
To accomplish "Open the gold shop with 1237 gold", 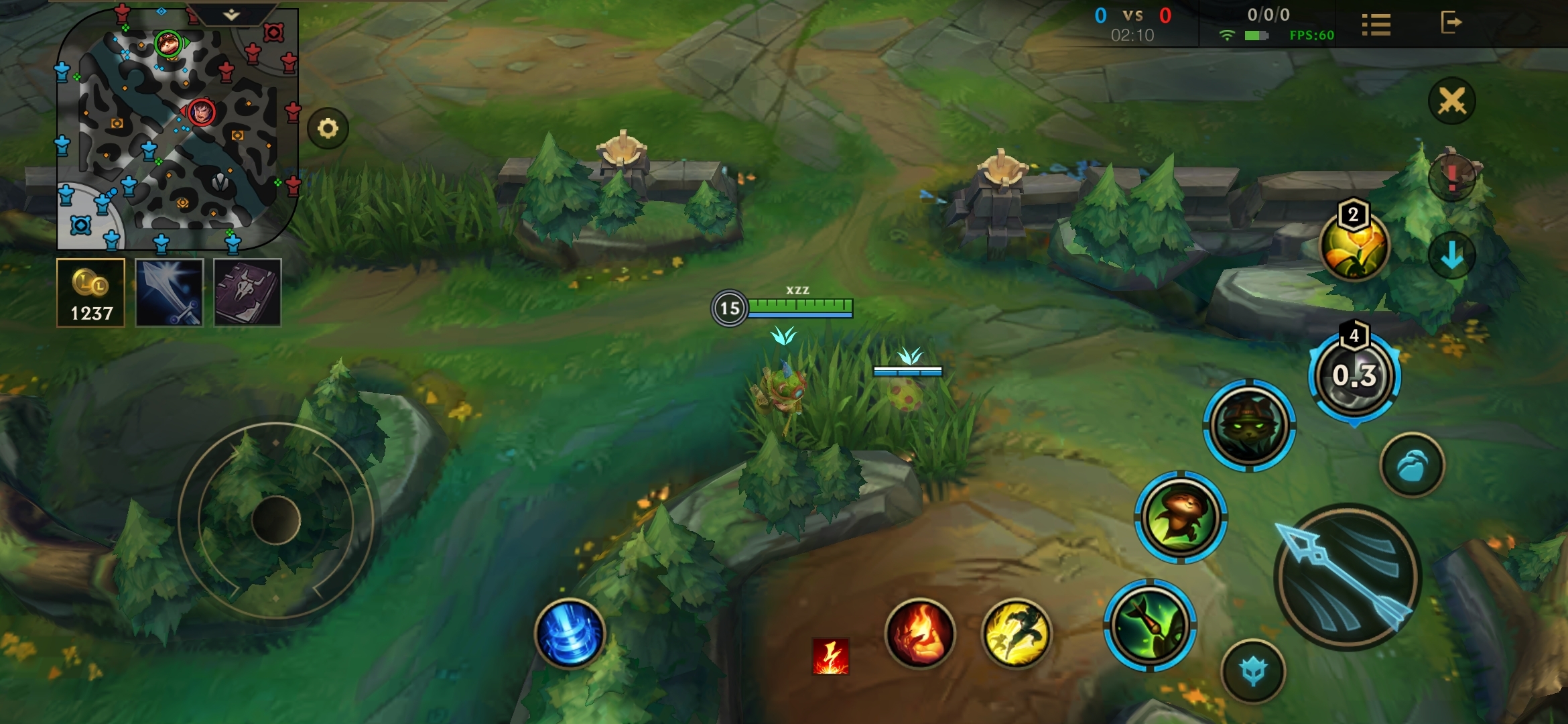I will pos(91,293).
